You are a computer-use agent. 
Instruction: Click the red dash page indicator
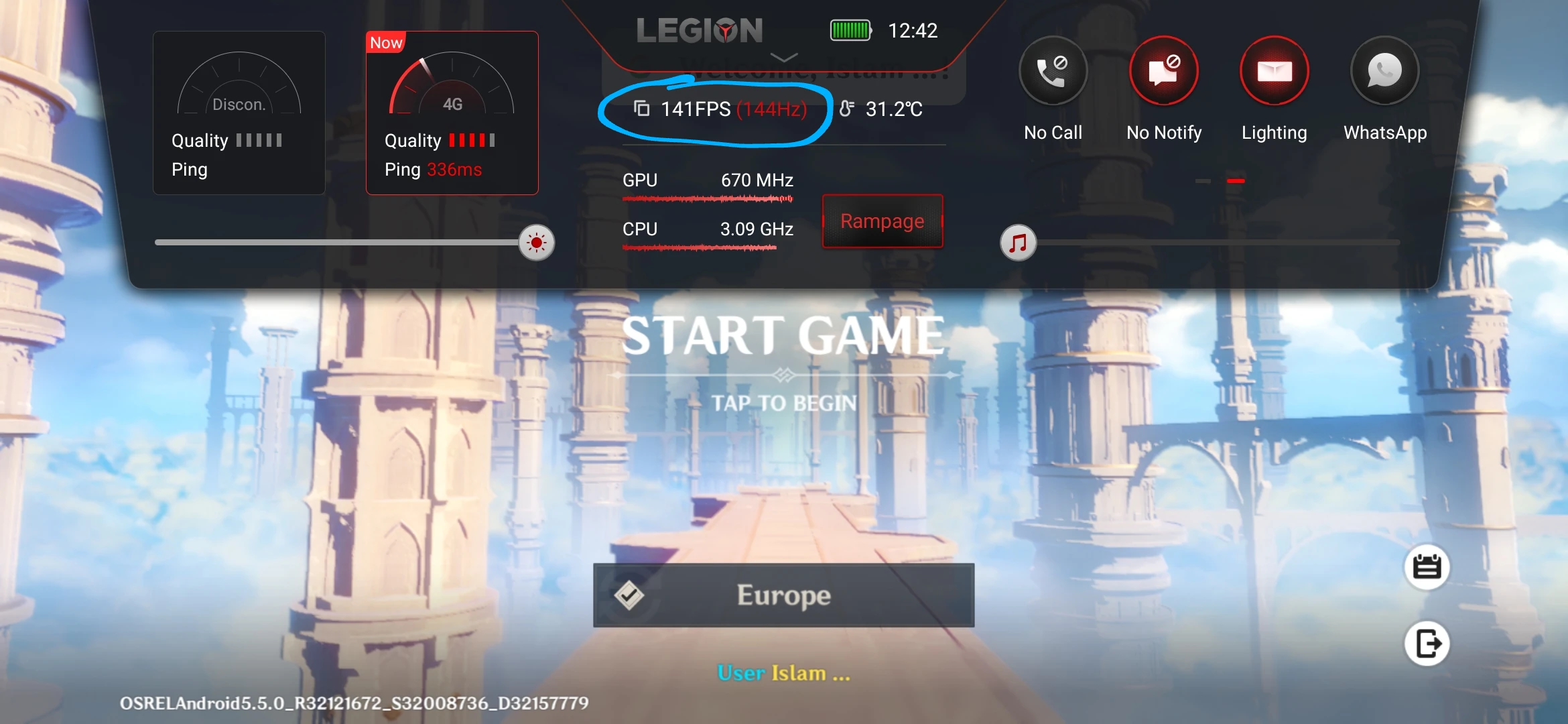(x=1237, y=180)
